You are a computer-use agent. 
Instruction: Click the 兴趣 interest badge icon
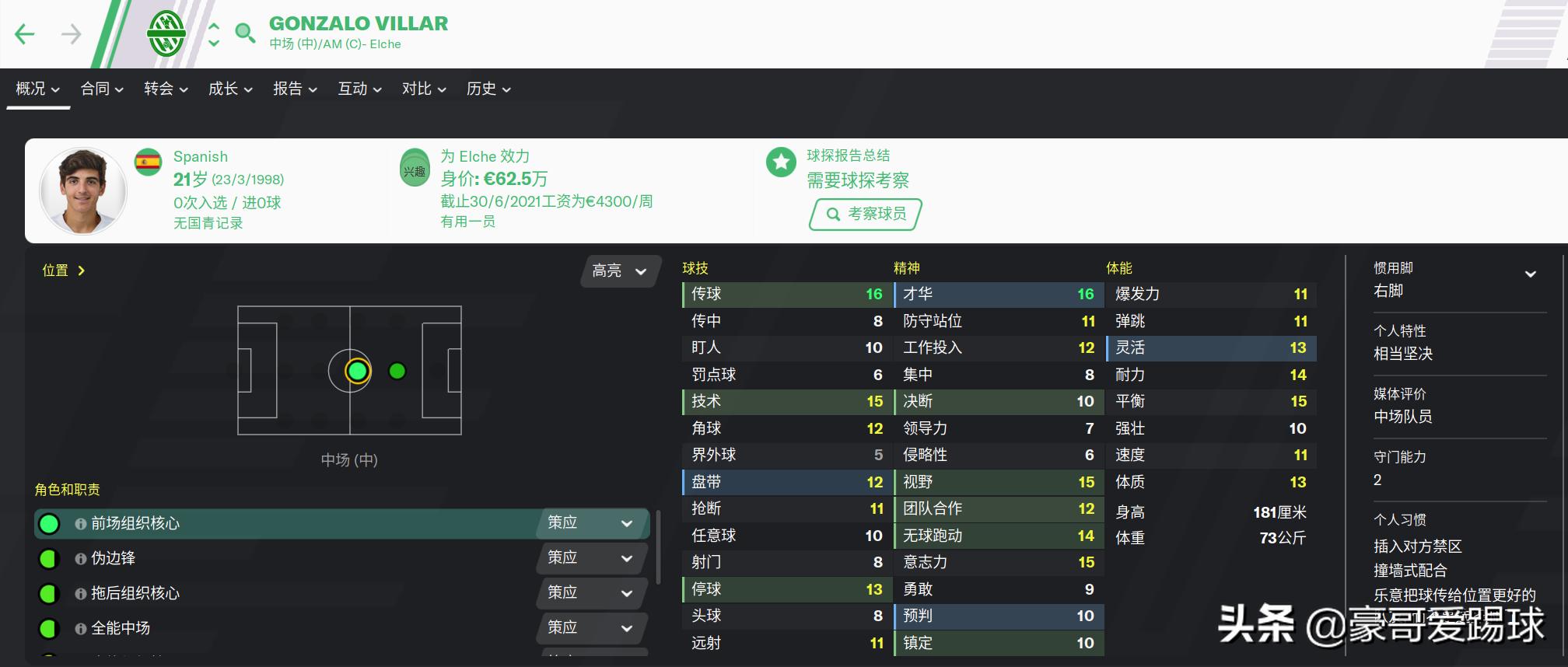coord(415,170)
